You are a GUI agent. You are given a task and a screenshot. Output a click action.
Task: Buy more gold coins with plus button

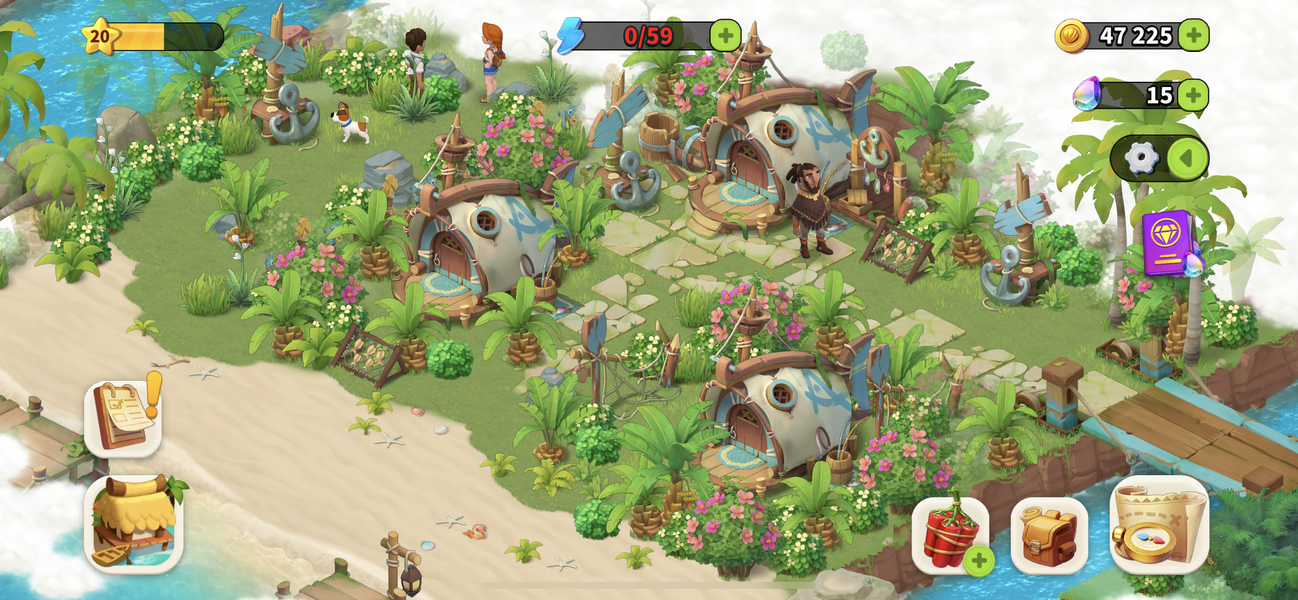[x=1193, y=36]
